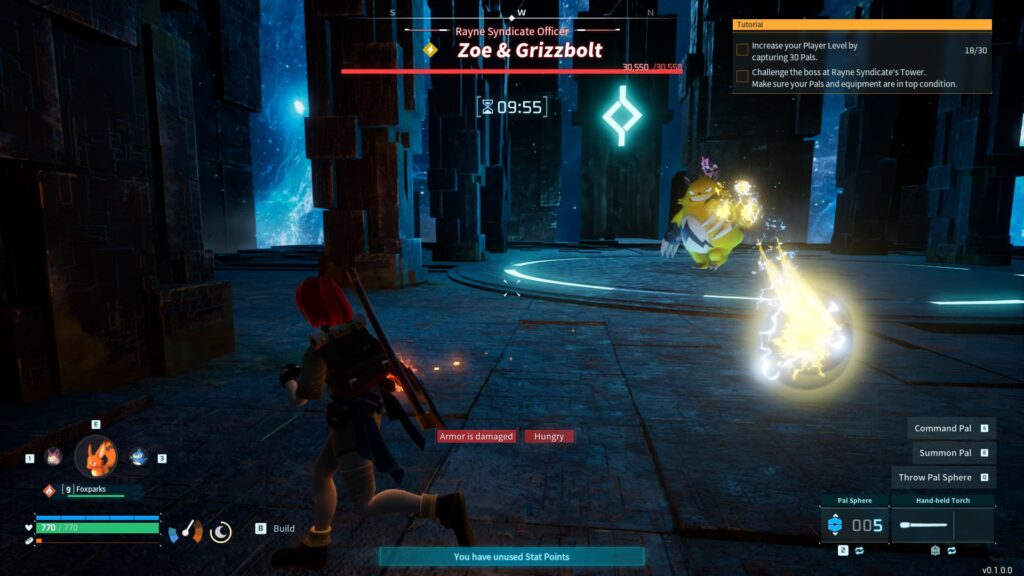Click the Summon Pal action label
Image resolution: width=1024 pixels, height=576 pixels.
945,453
